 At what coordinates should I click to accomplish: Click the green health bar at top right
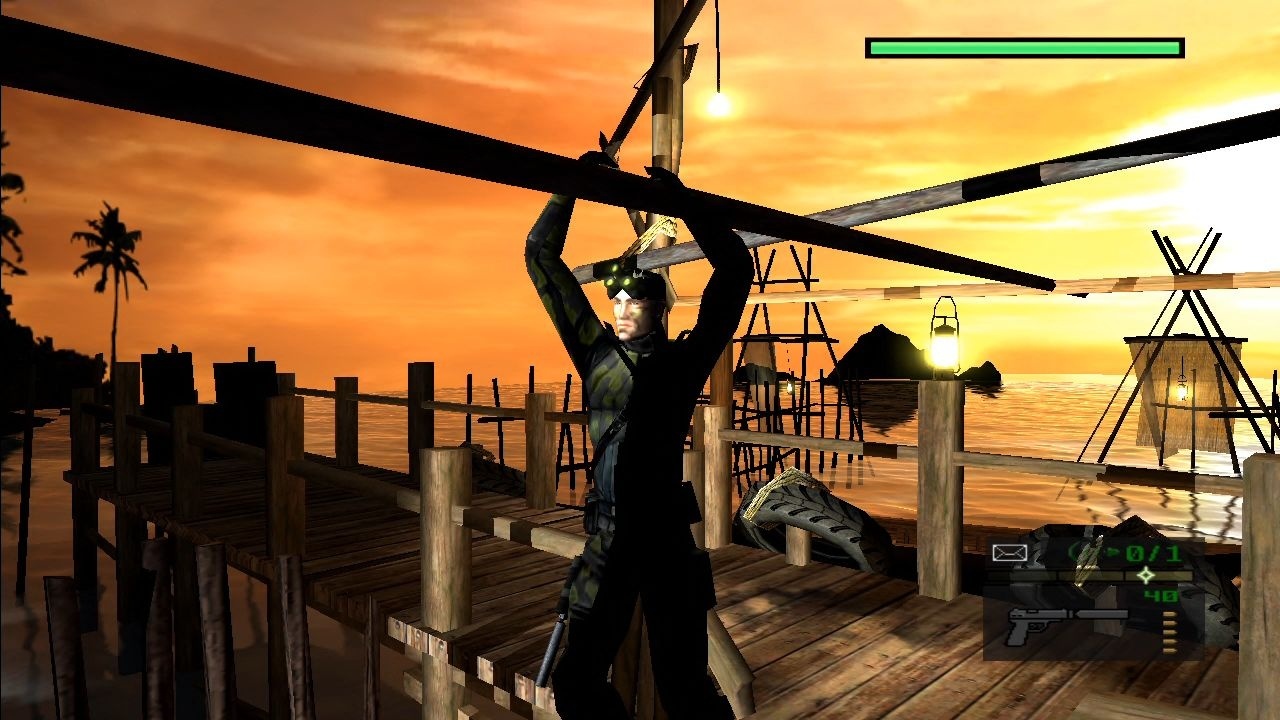point(1024,46)
